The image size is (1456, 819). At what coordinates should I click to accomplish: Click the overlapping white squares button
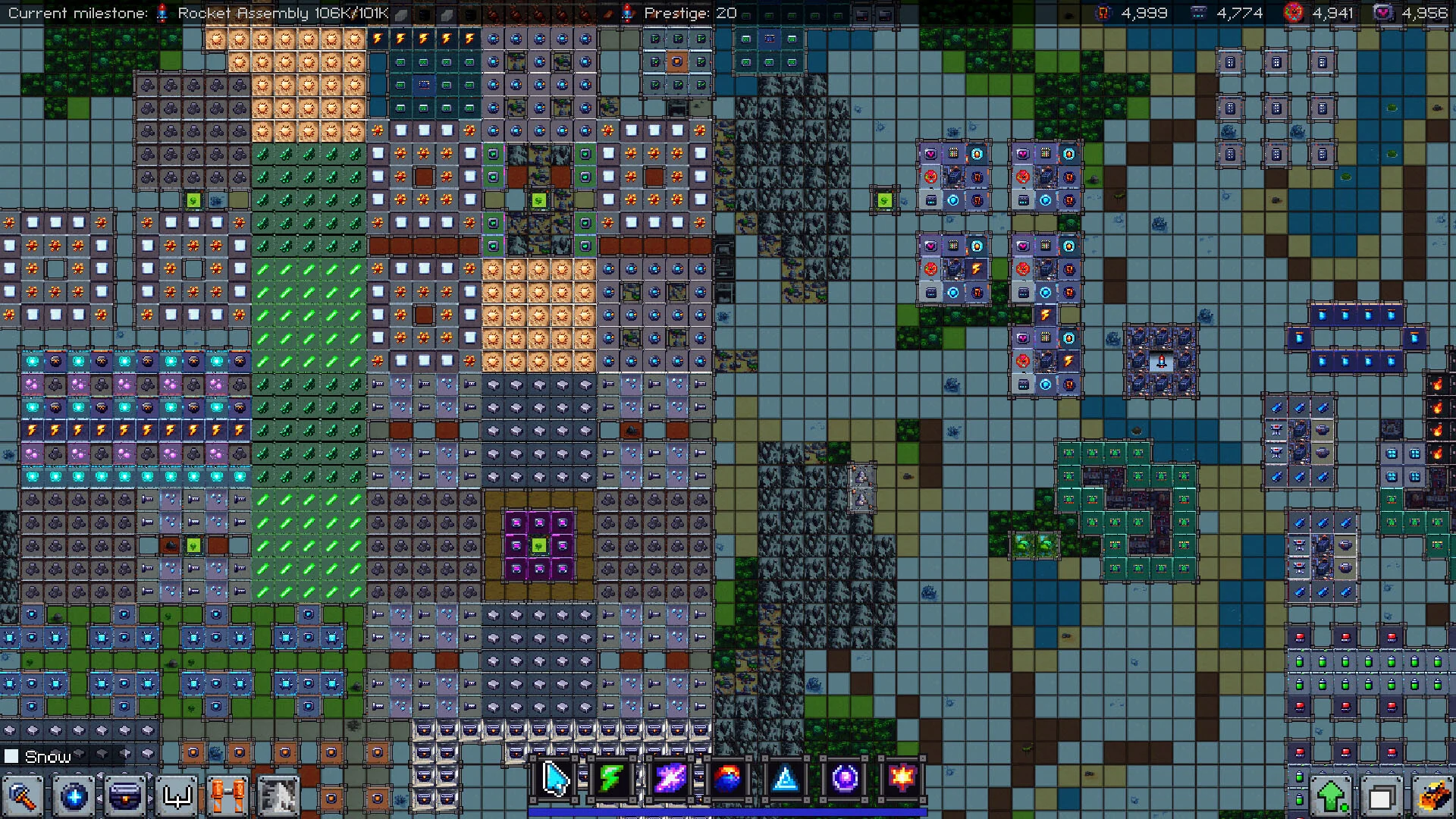pos(1382,797)
